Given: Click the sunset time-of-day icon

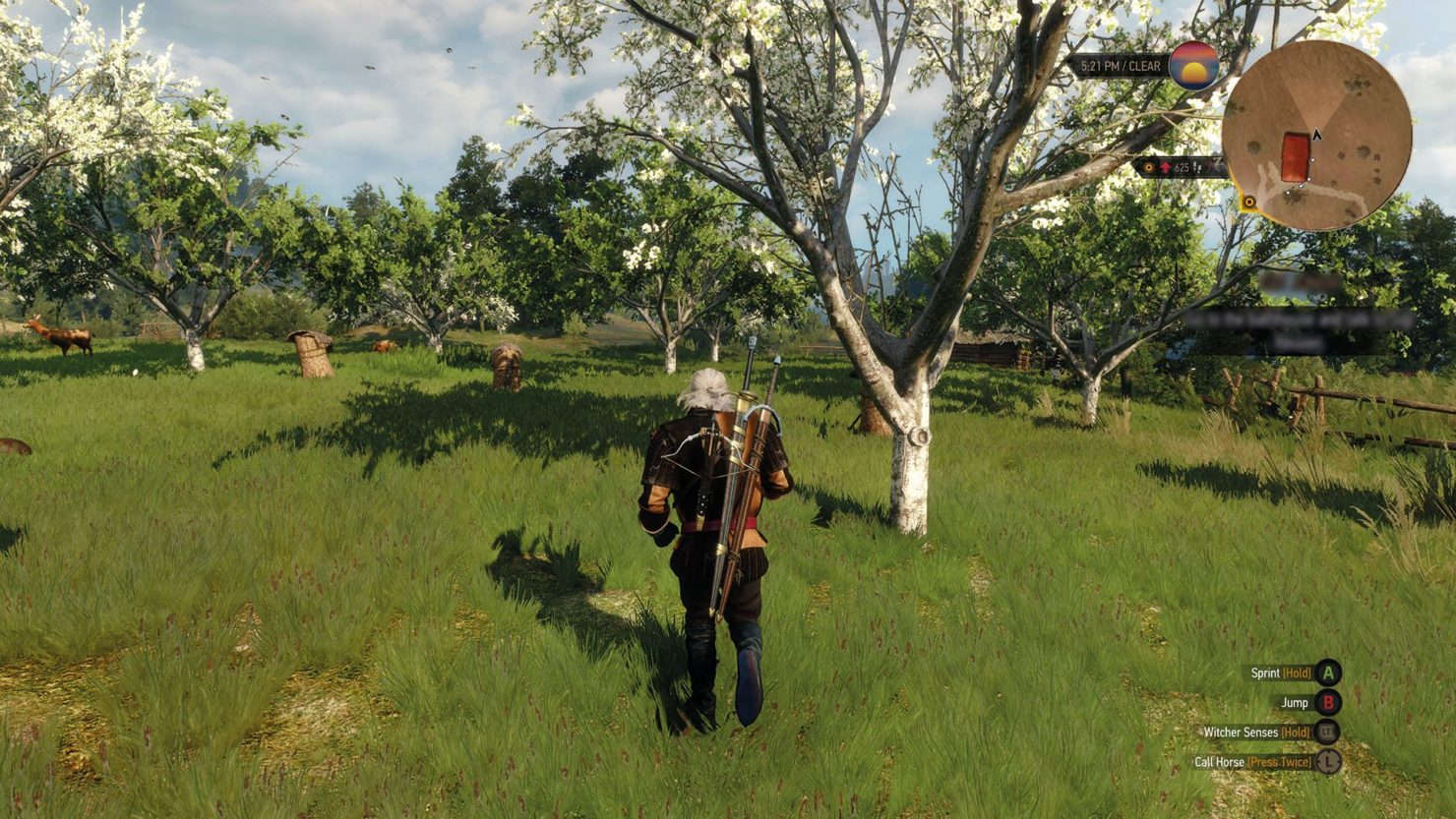Looking at the screenshot, I should [x=1193, y=66].
